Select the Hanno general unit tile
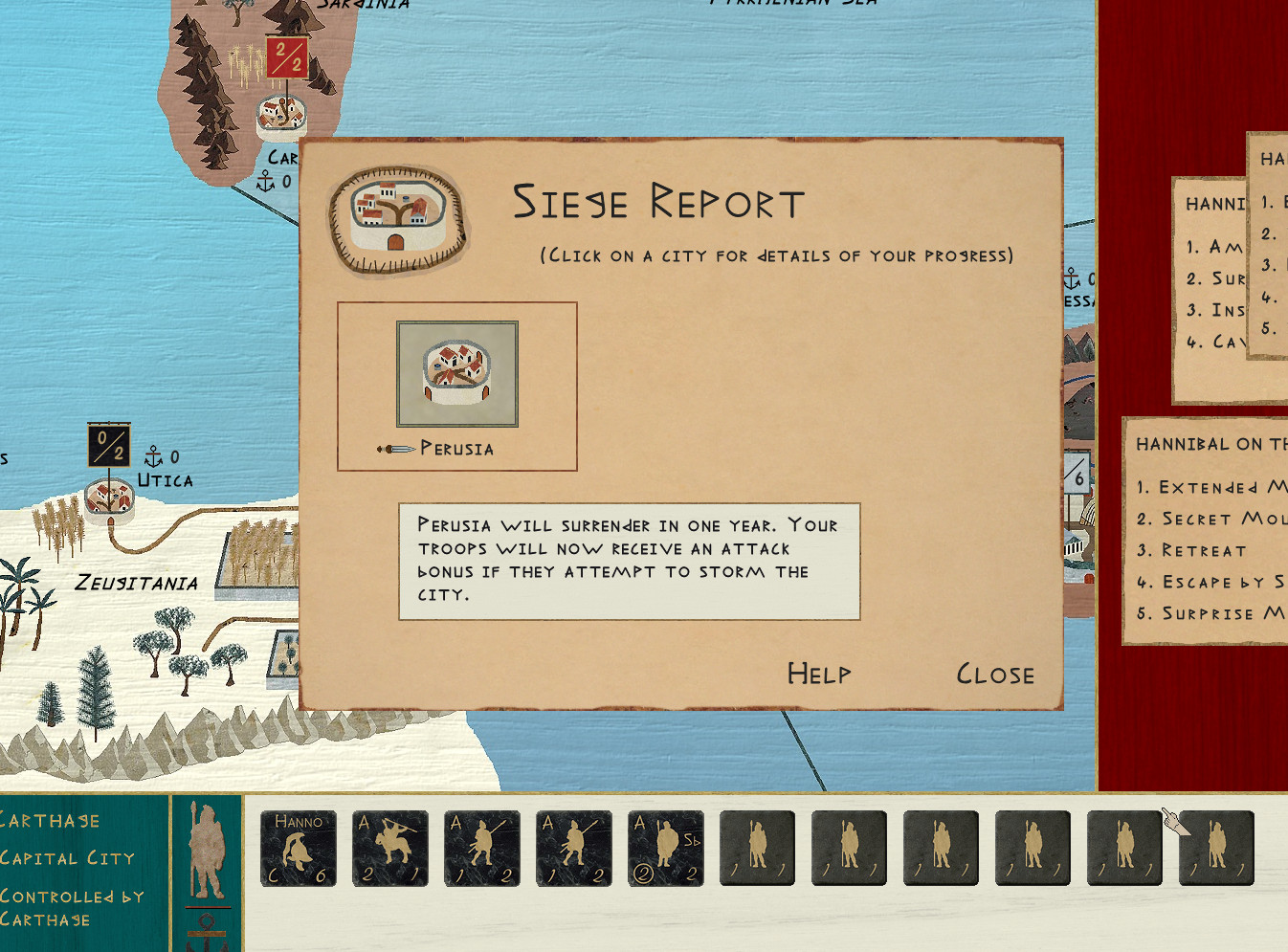This screenshot has width=1288, height=952. (x=299, y=848)
